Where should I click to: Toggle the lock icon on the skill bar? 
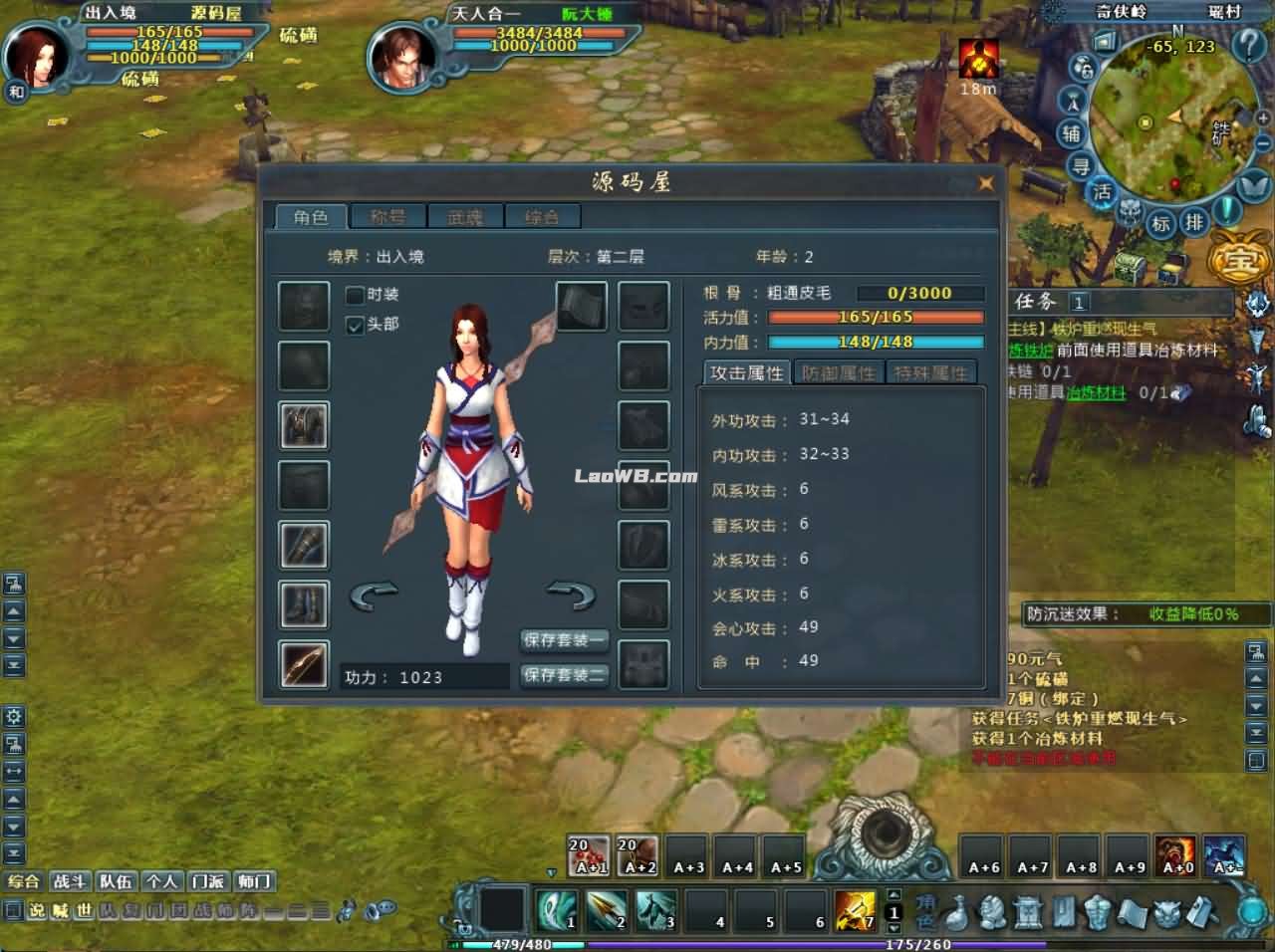coord(464,927)
